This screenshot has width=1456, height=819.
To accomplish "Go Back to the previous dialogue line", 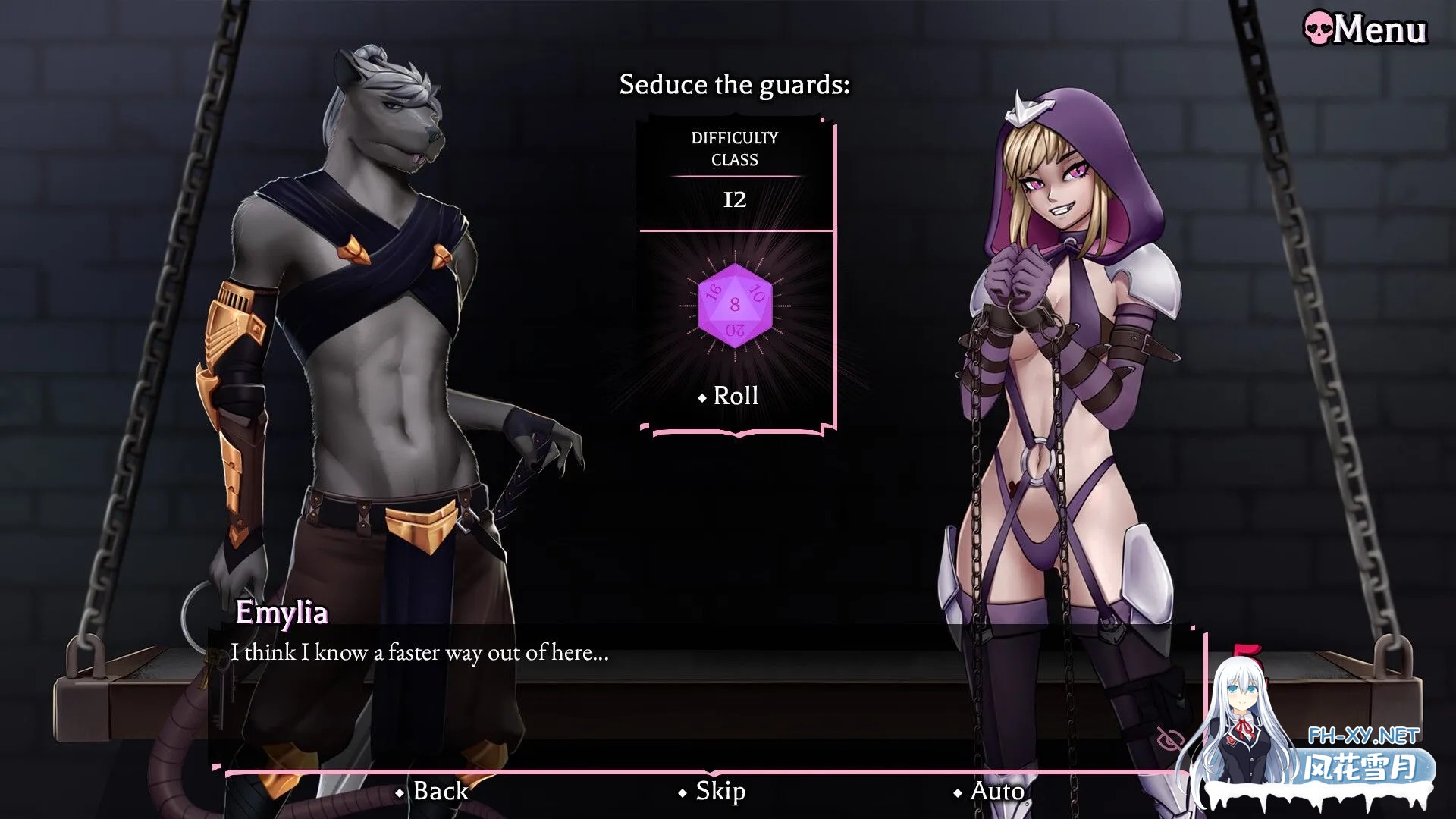I will pyautogui.click(x=433, y=791).
